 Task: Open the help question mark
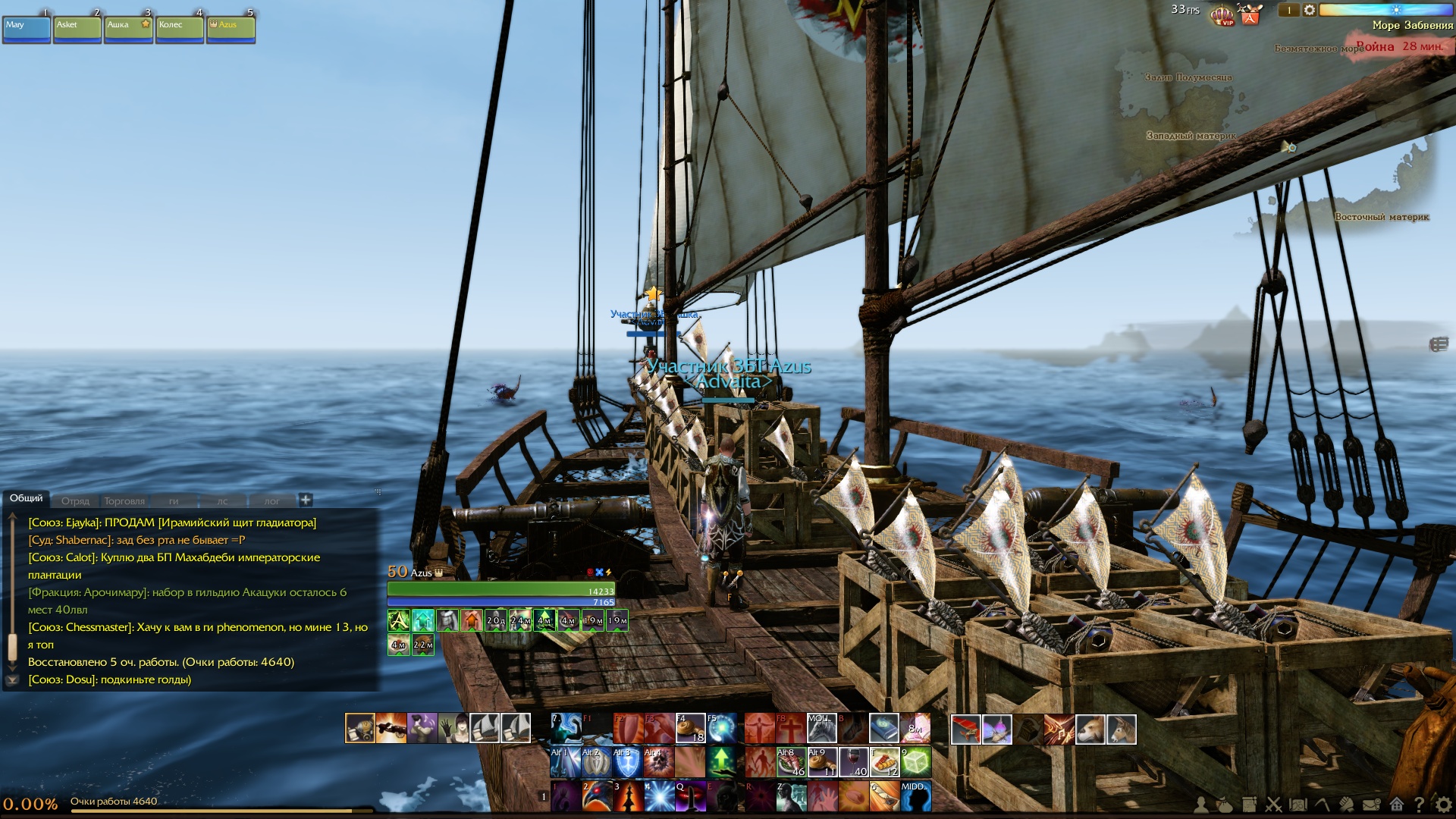1419,805
